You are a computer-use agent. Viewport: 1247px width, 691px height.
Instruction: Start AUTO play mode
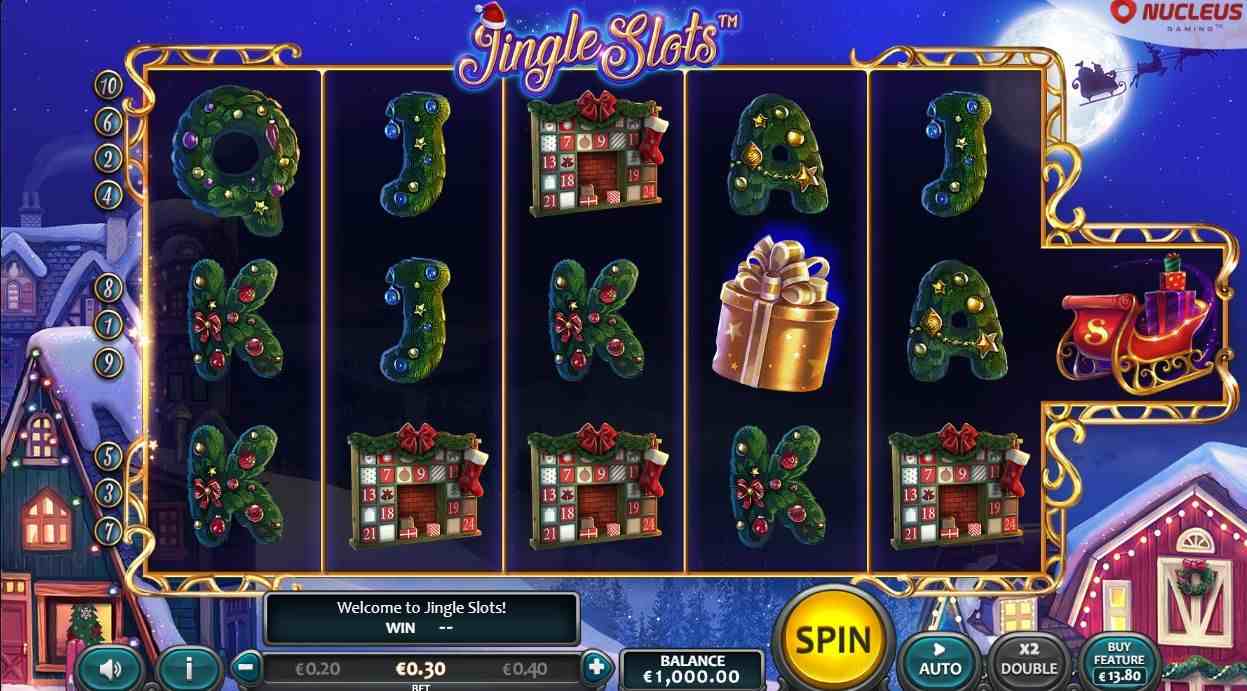coord(940,661)
